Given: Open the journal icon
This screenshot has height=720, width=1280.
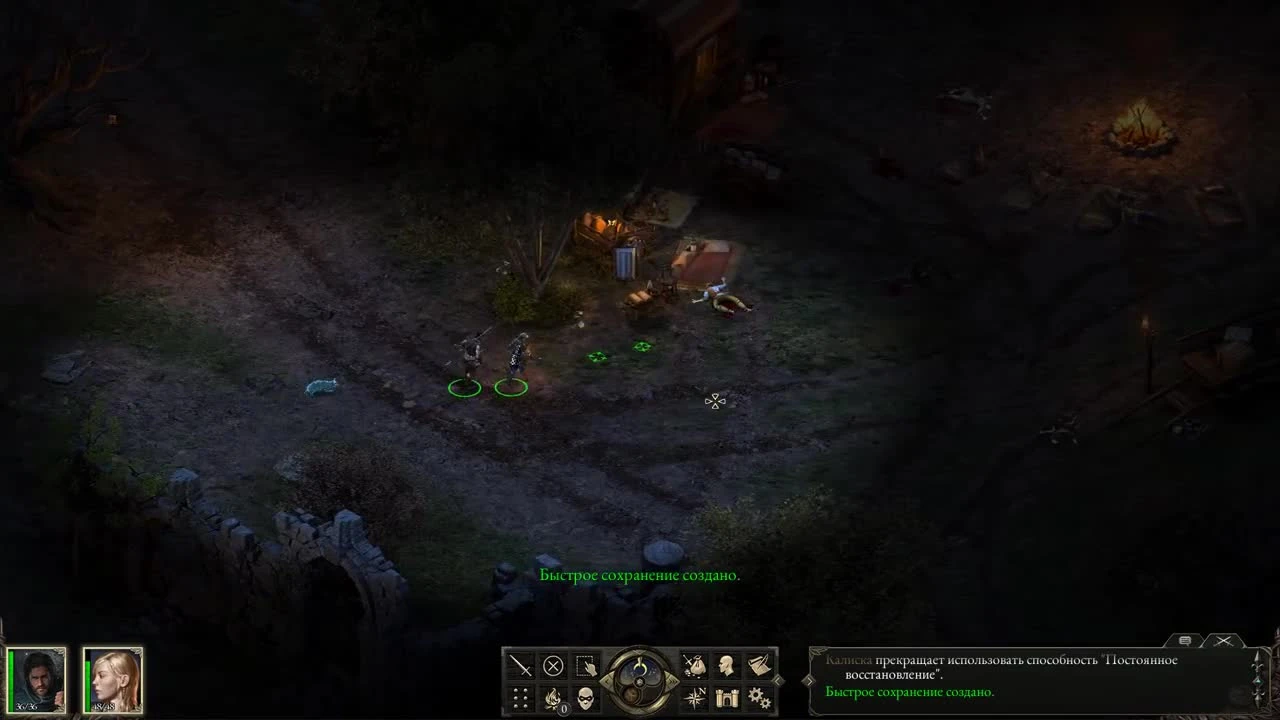Looking at the screenshot, I should (759, 666).
